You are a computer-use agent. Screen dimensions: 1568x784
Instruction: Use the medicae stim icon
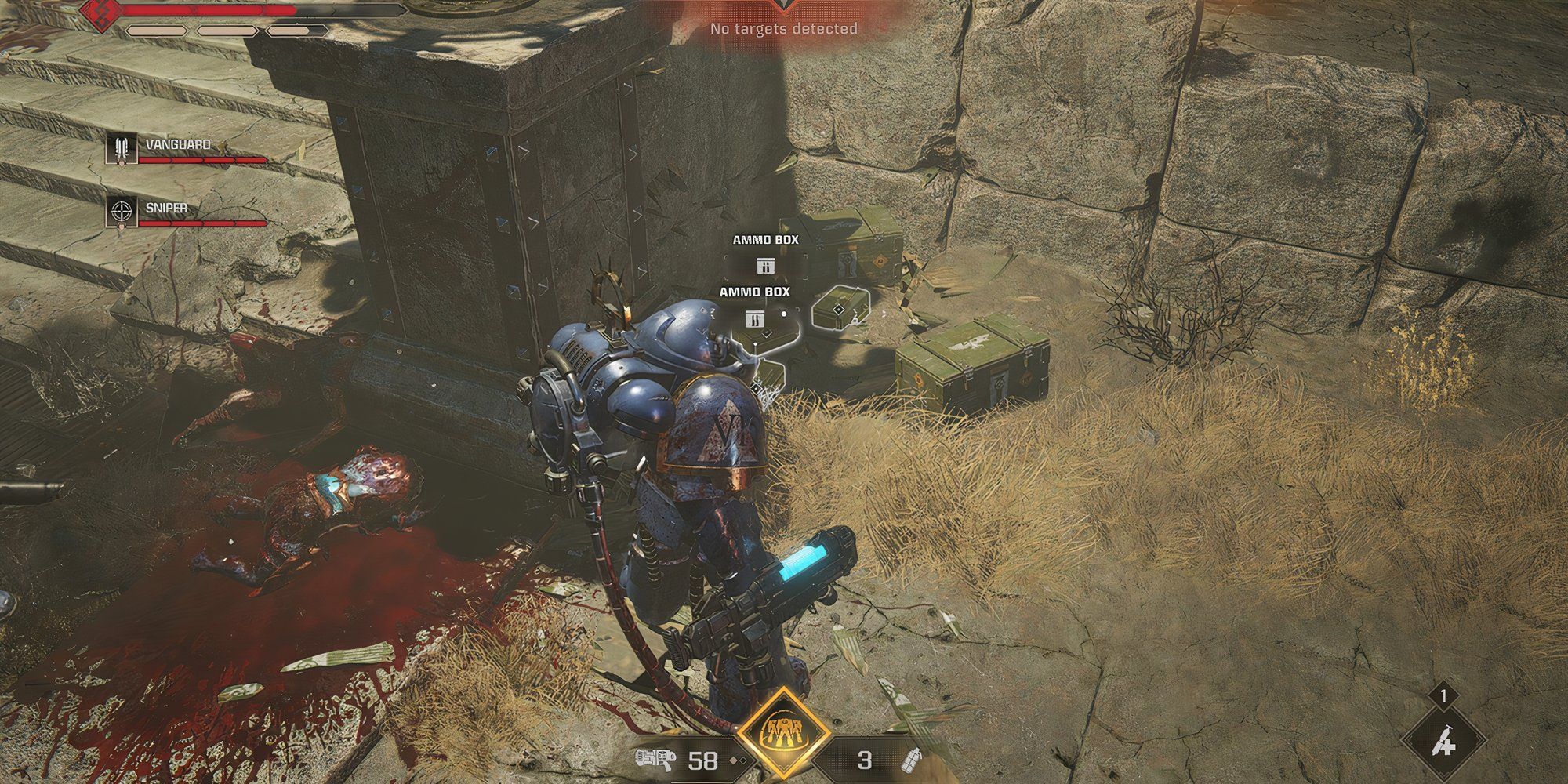click(x=1443, y=738)
